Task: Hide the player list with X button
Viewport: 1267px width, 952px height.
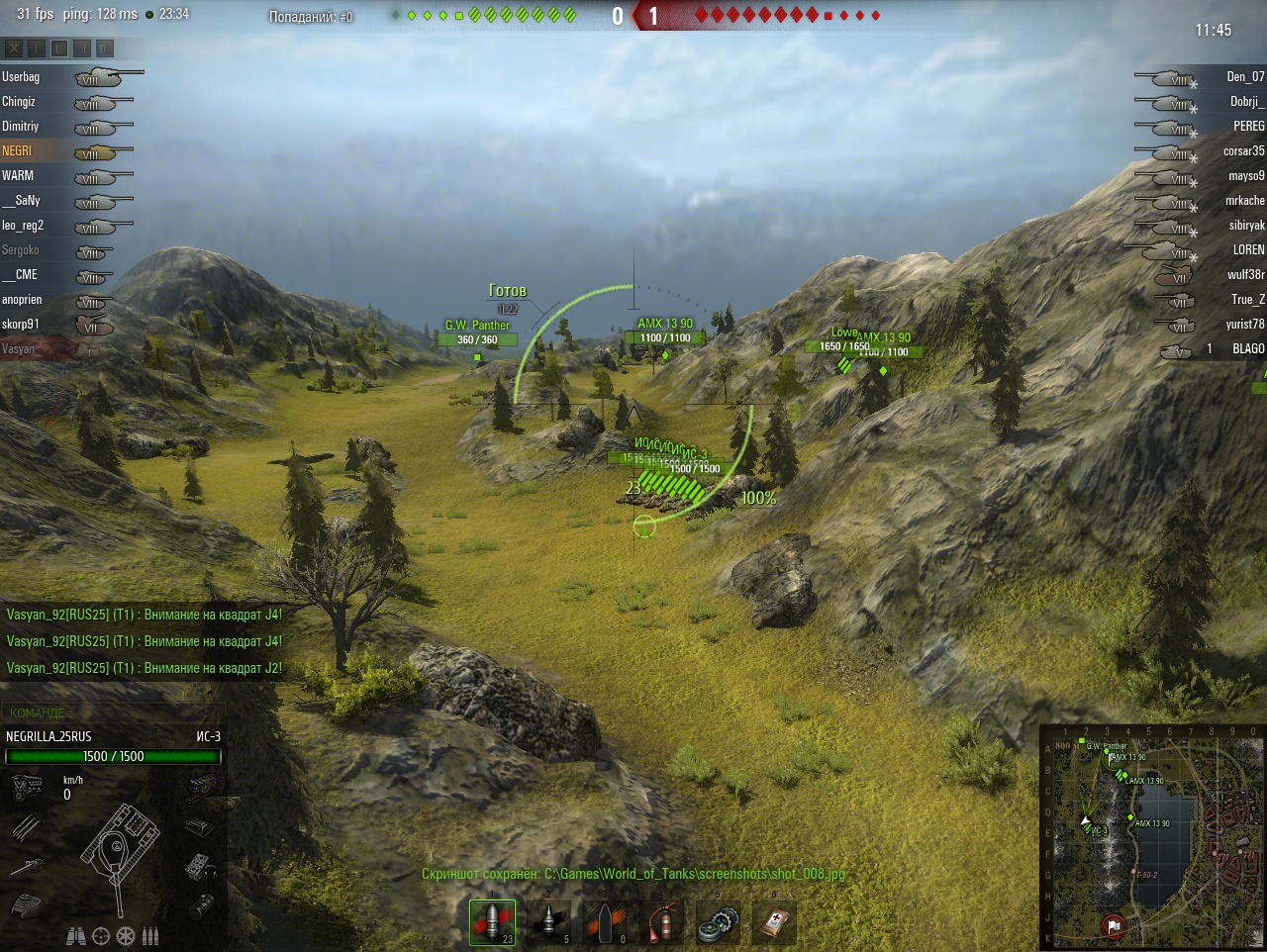Action: 14,48
